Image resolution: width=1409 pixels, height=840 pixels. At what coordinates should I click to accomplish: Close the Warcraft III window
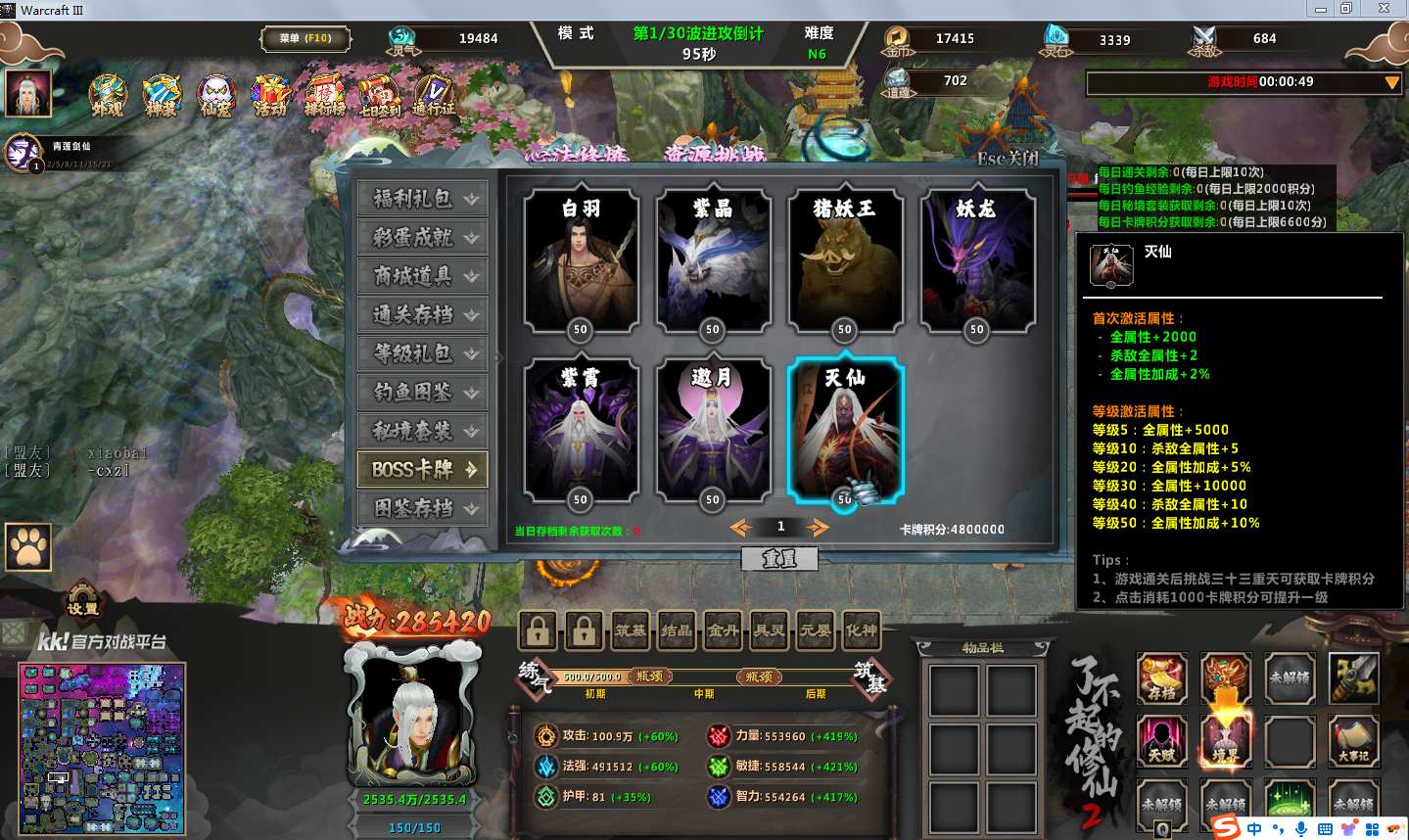(1385, 9)
